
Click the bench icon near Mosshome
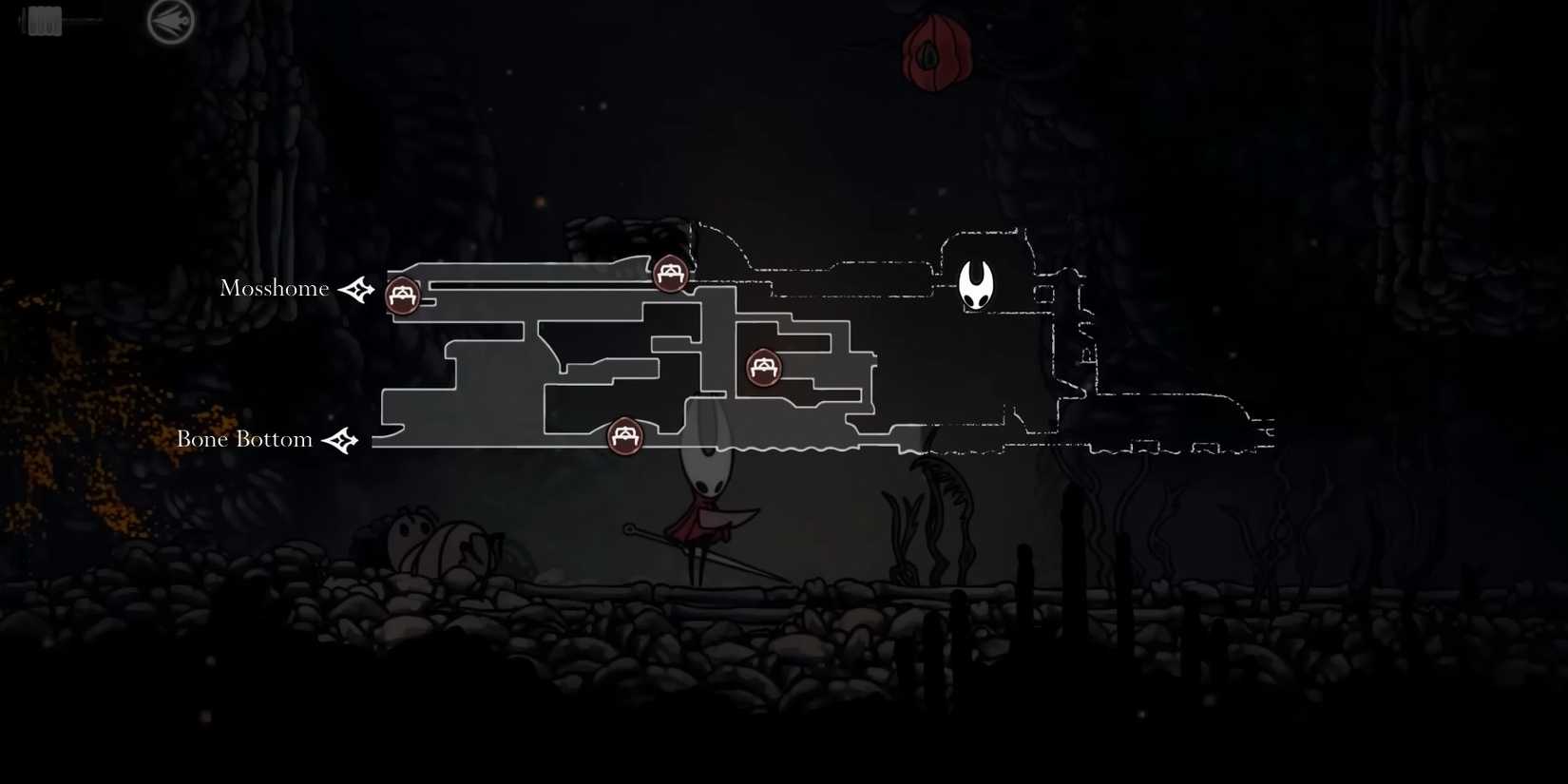401,295
